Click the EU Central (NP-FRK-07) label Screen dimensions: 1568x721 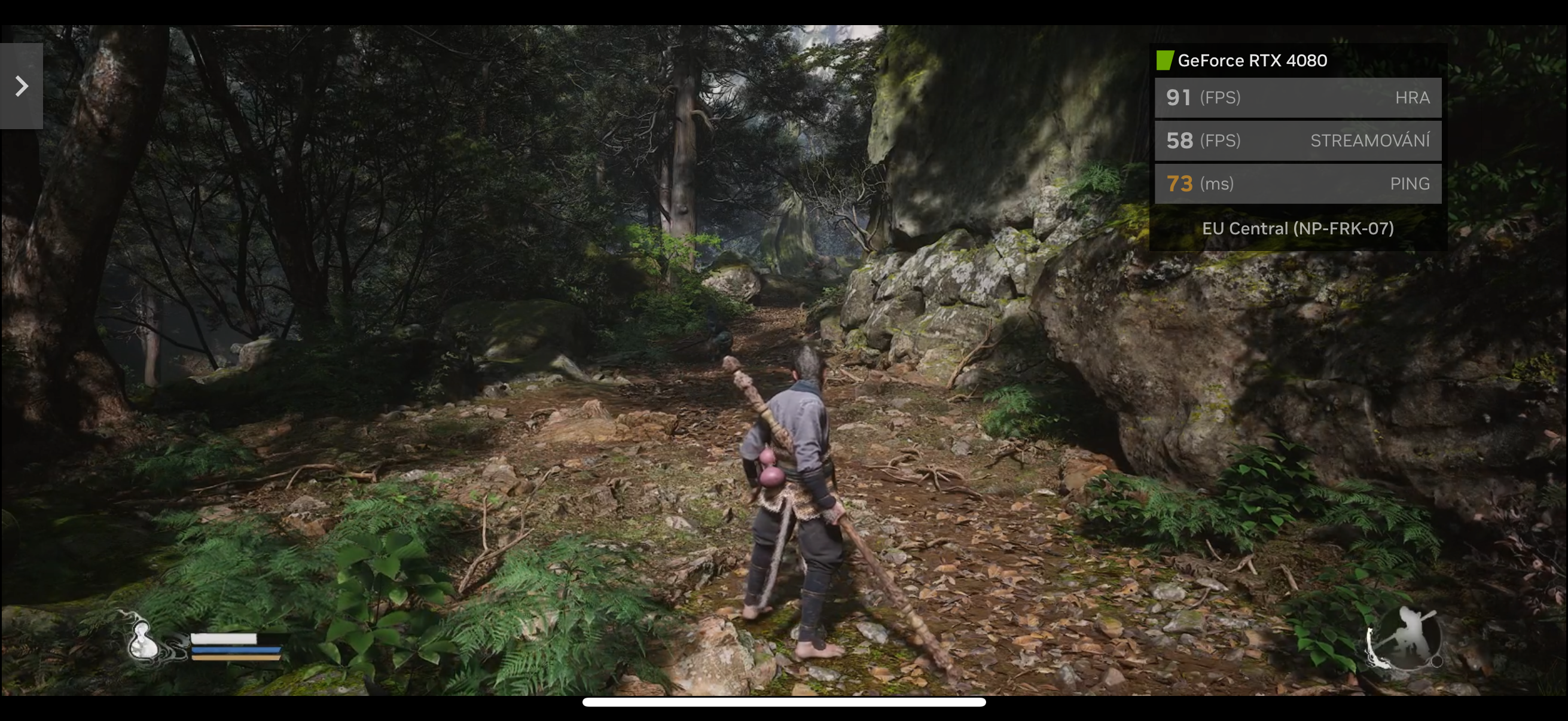coord(1298,228)
